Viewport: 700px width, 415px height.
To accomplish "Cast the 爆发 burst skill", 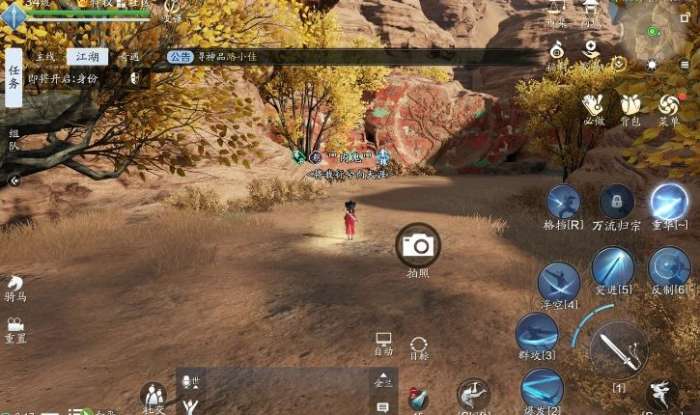I will [x=542, y=388].
